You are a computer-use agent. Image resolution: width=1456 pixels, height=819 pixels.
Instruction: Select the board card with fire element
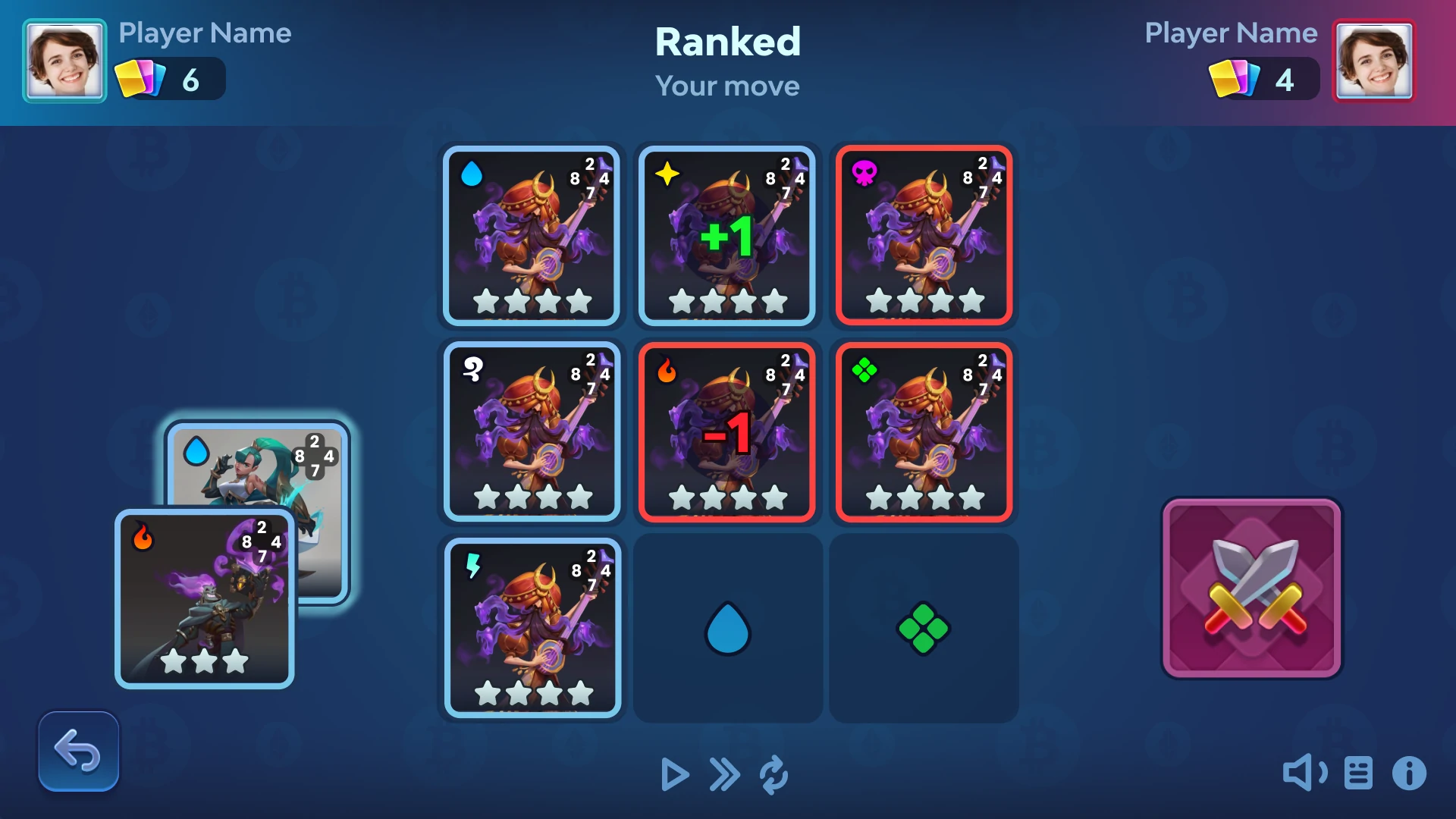coord(727,431)
